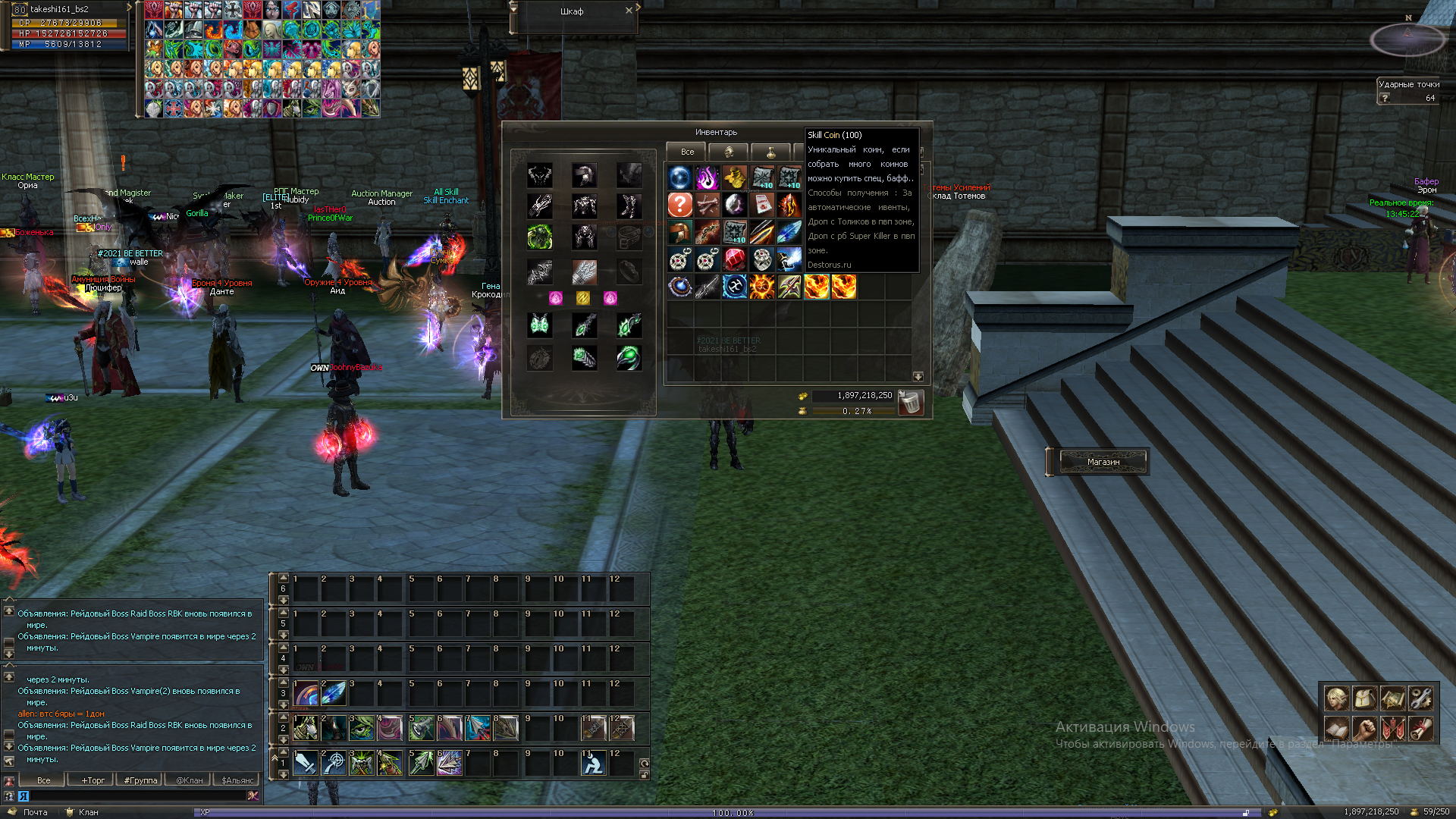
Task: Click the chat text input field
Action: click(x=136, y=795)
